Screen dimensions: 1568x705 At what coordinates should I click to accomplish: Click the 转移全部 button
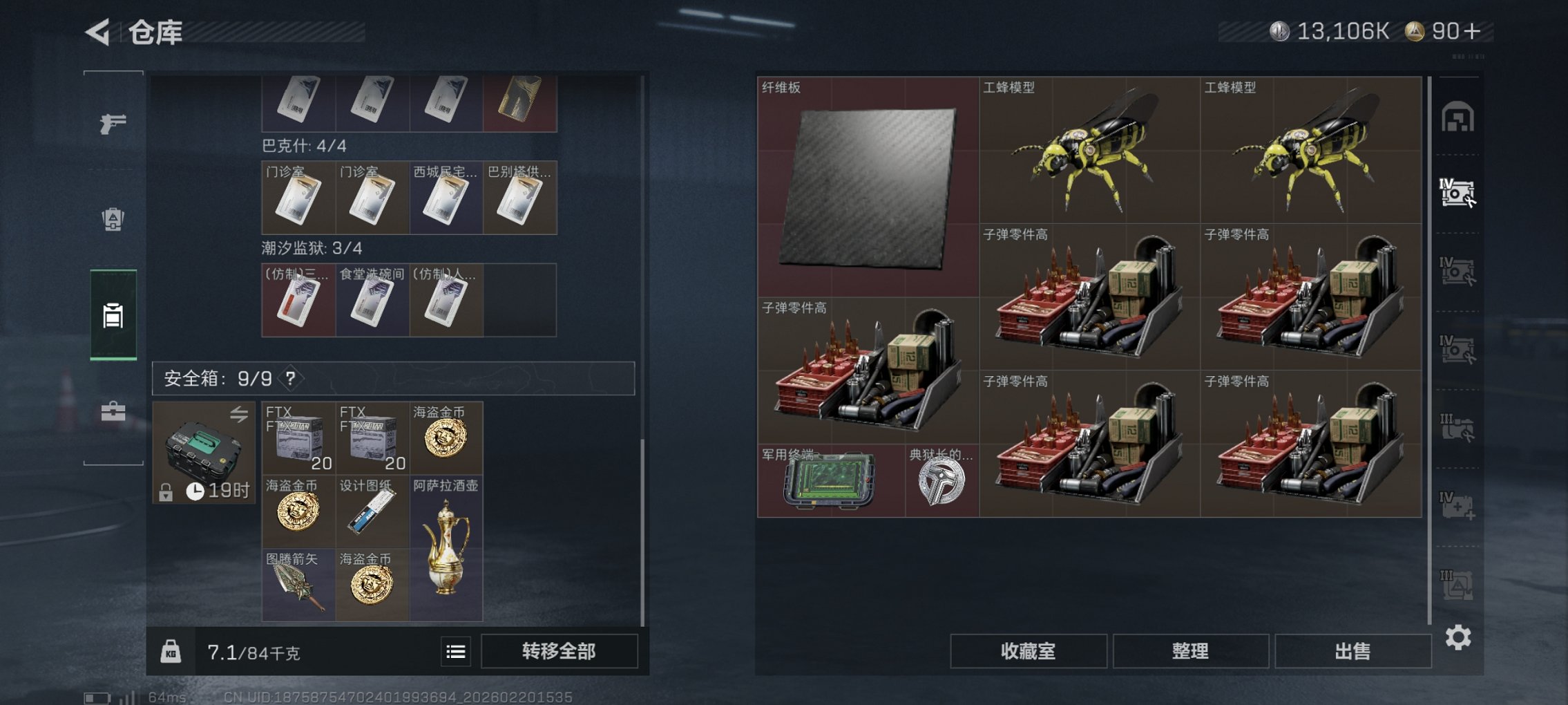(x=561, y=650)
